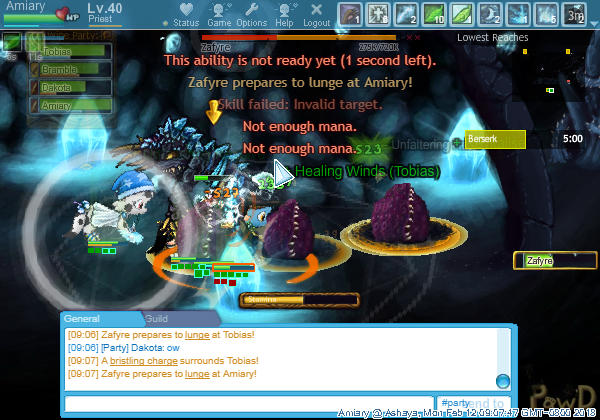The image size is (600, 420).
Task: Open the Game menu
Action: 219,14
